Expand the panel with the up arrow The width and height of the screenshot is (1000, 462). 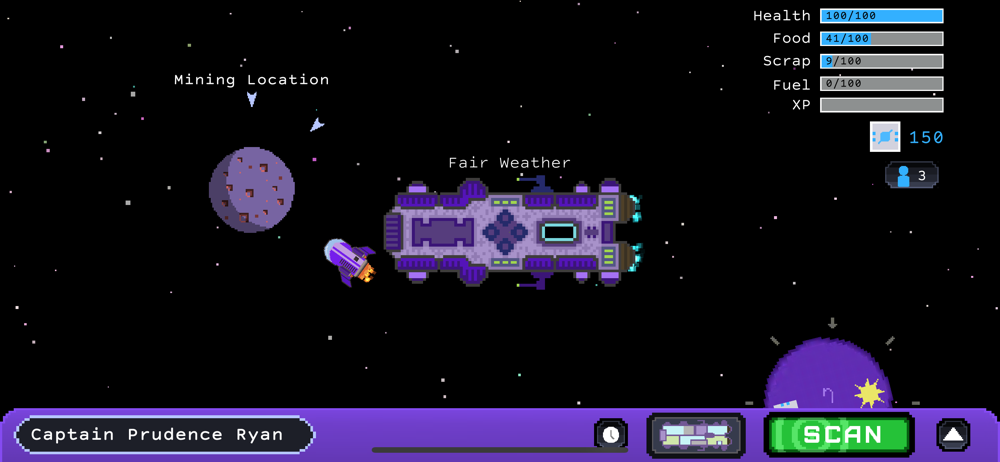pos(953,435)
